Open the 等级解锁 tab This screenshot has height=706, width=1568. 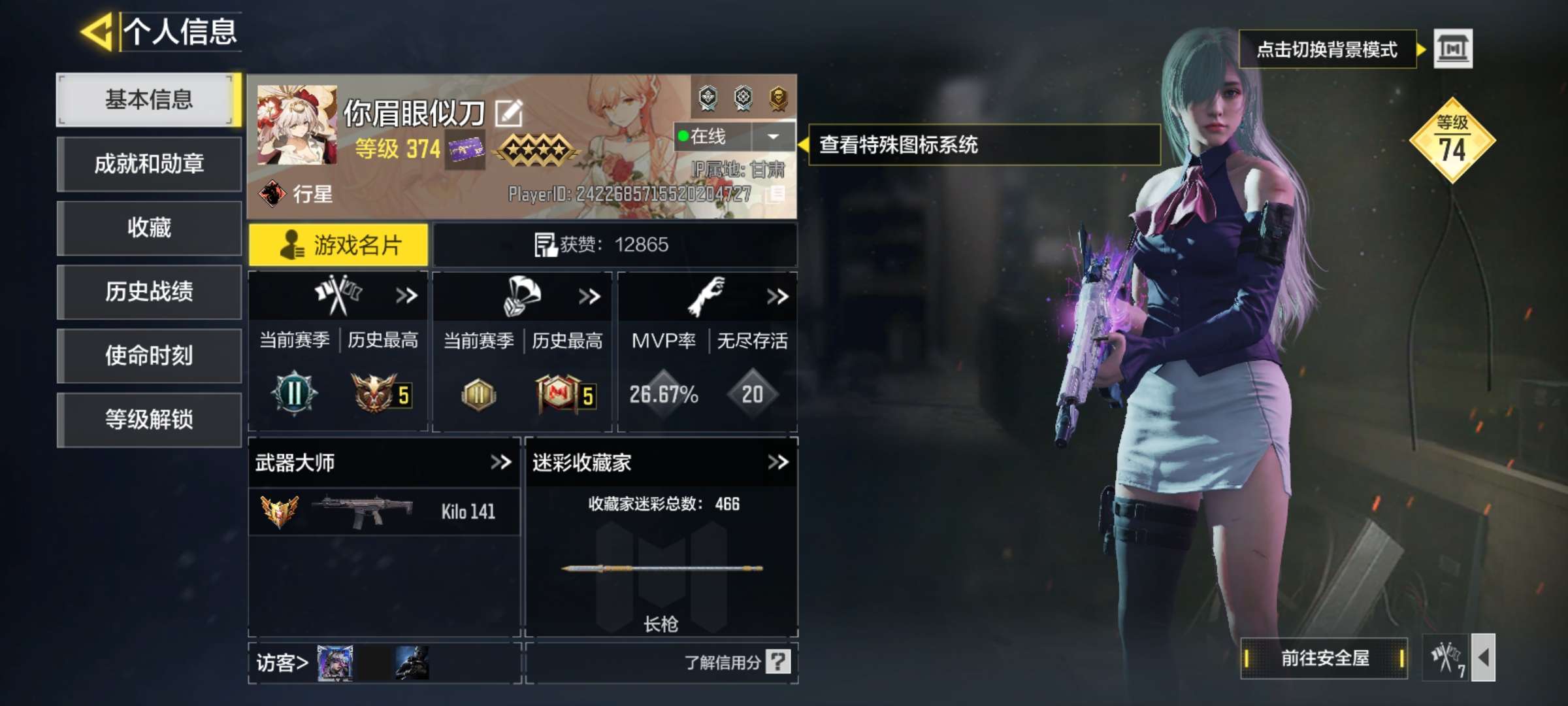pos(149,420)
